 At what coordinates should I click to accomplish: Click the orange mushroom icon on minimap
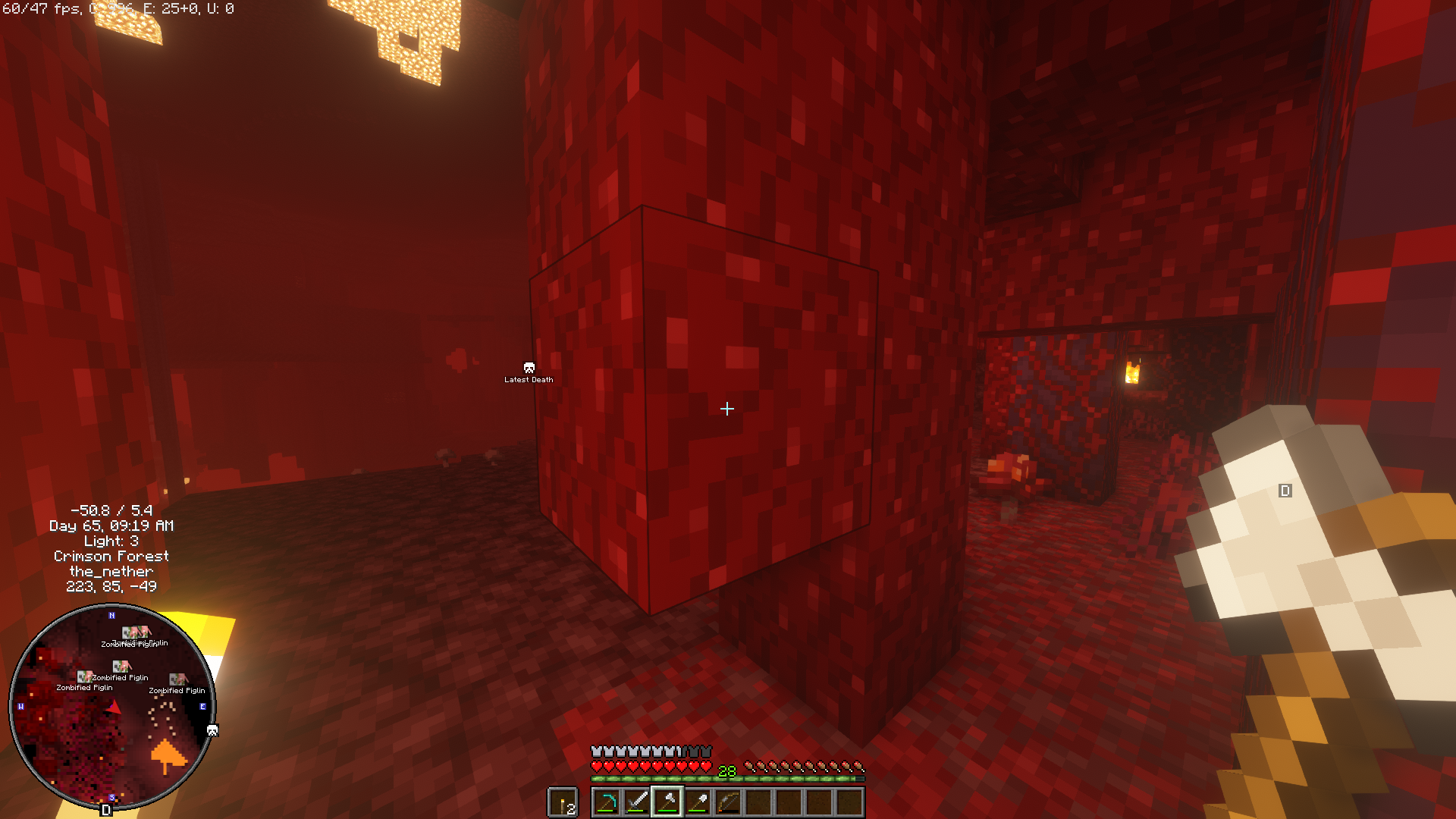(x=168, y=755)
